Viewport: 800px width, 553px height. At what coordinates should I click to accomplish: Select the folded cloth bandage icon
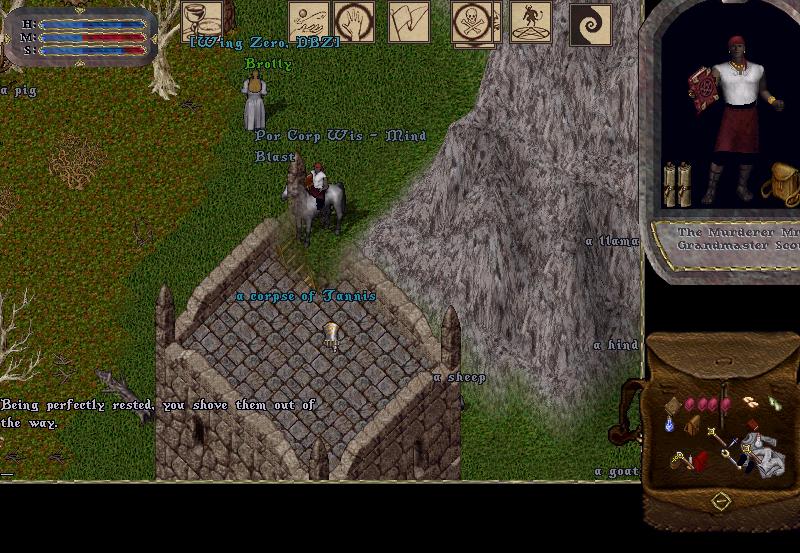[x=408, y=21]
